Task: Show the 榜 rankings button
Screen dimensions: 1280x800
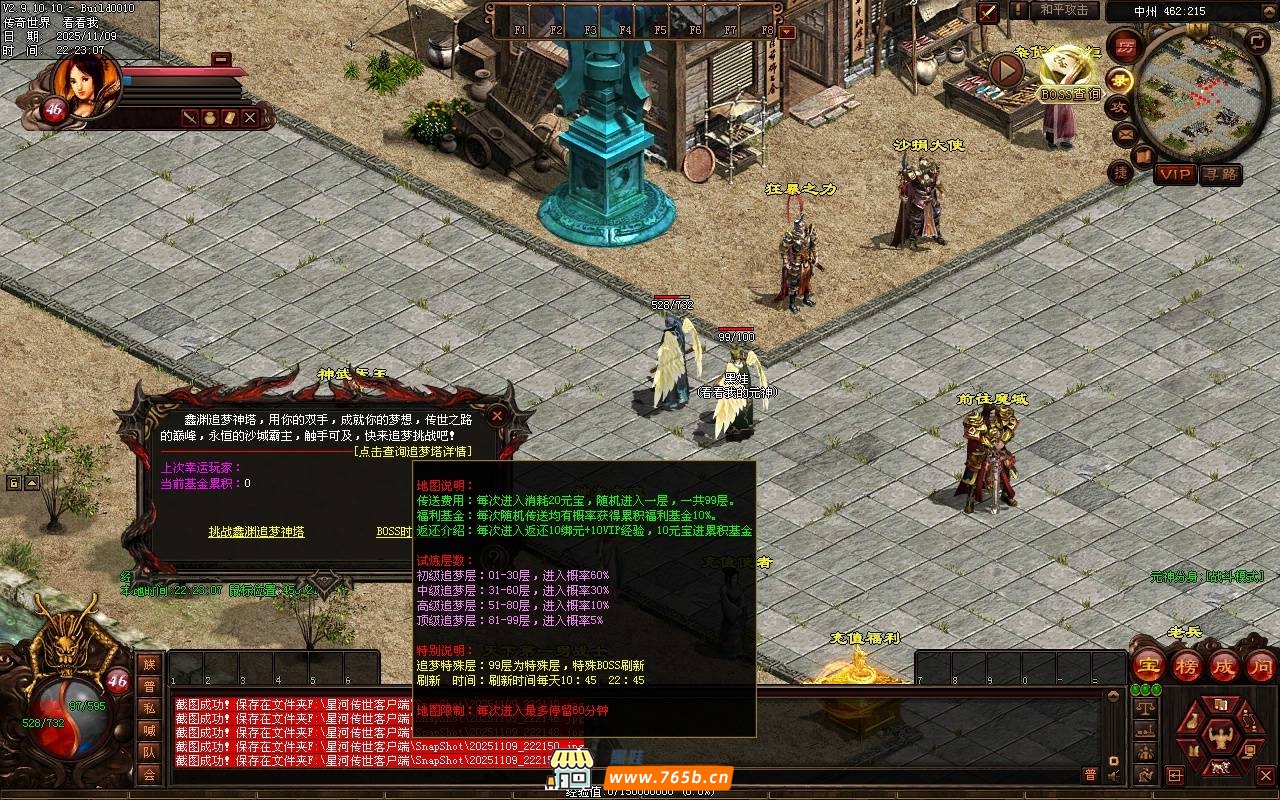Action: pos(1186,666)
